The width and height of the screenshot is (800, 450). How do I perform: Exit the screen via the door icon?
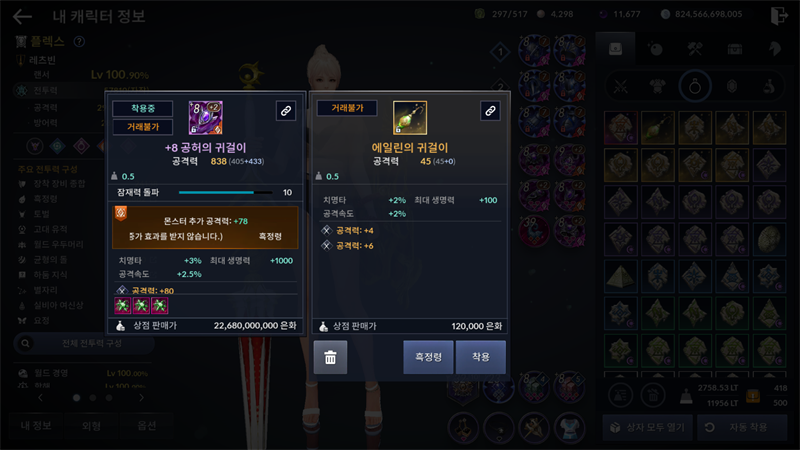point(779,16)
